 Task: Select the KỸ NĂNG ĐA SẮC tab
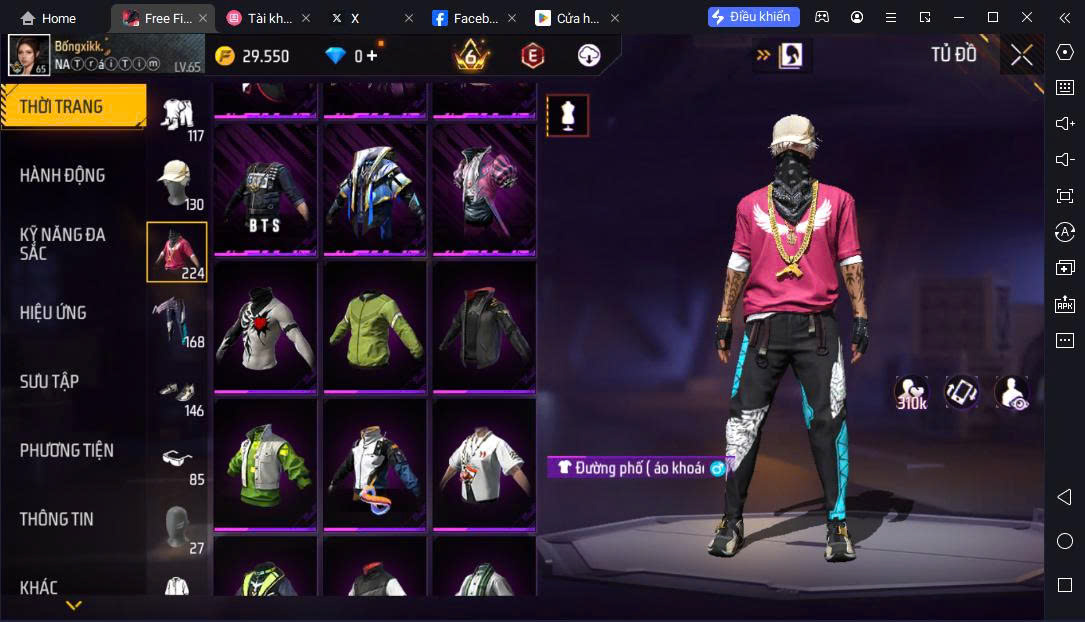click(x=63, y=243)
